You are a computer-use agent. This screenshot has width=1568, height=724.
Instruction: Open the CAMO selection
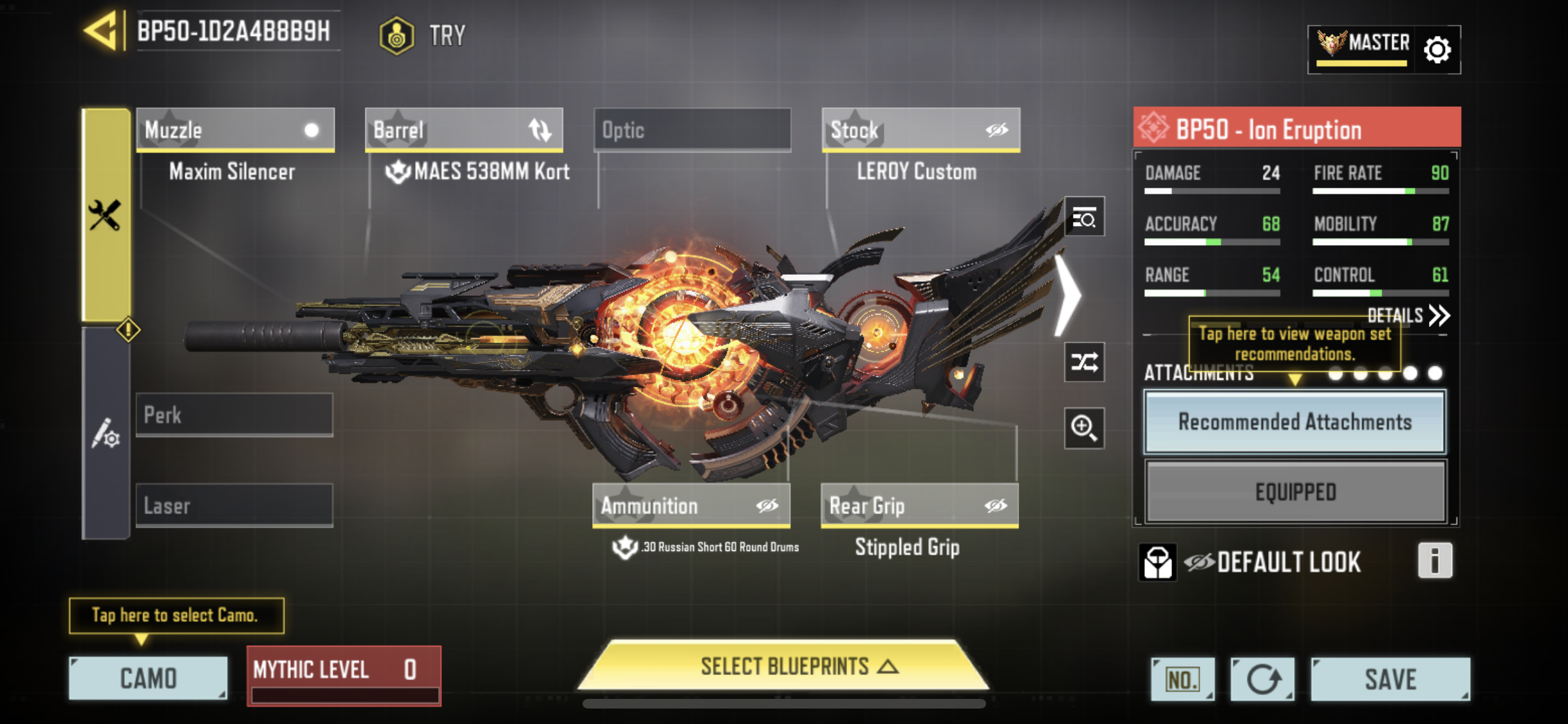pos(148,678)
